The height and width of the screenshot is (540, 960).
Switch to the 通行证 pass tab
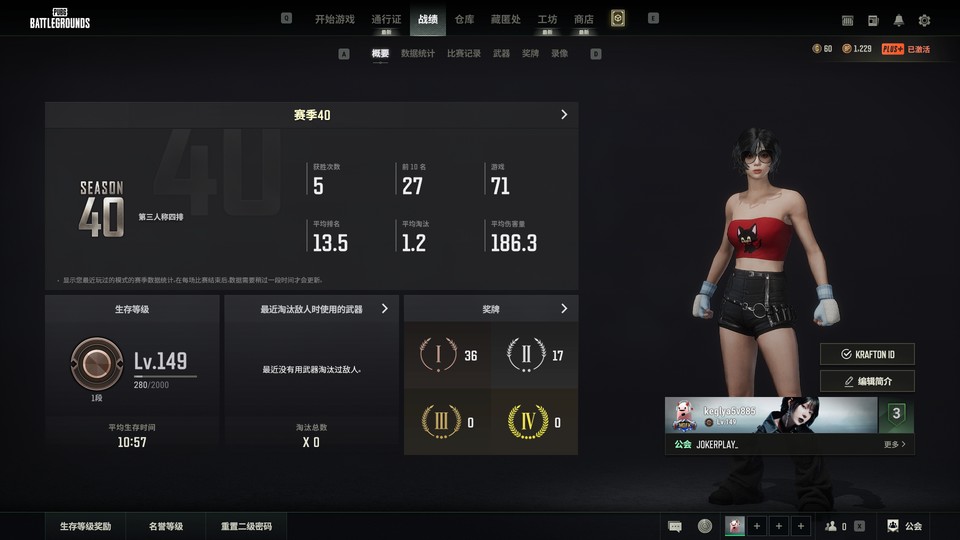point(386,19)
